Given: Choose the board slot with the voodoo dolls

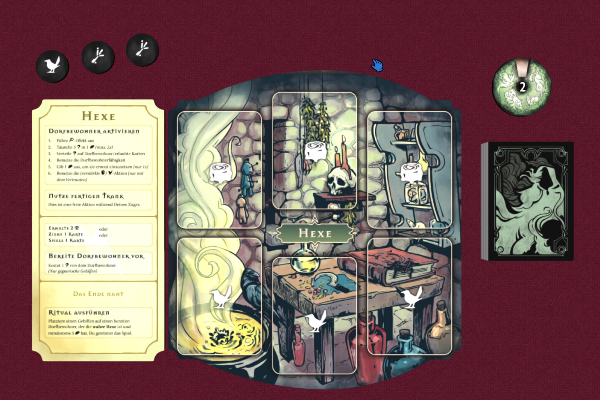Looking at the screenshot, I should coord(219,170).
